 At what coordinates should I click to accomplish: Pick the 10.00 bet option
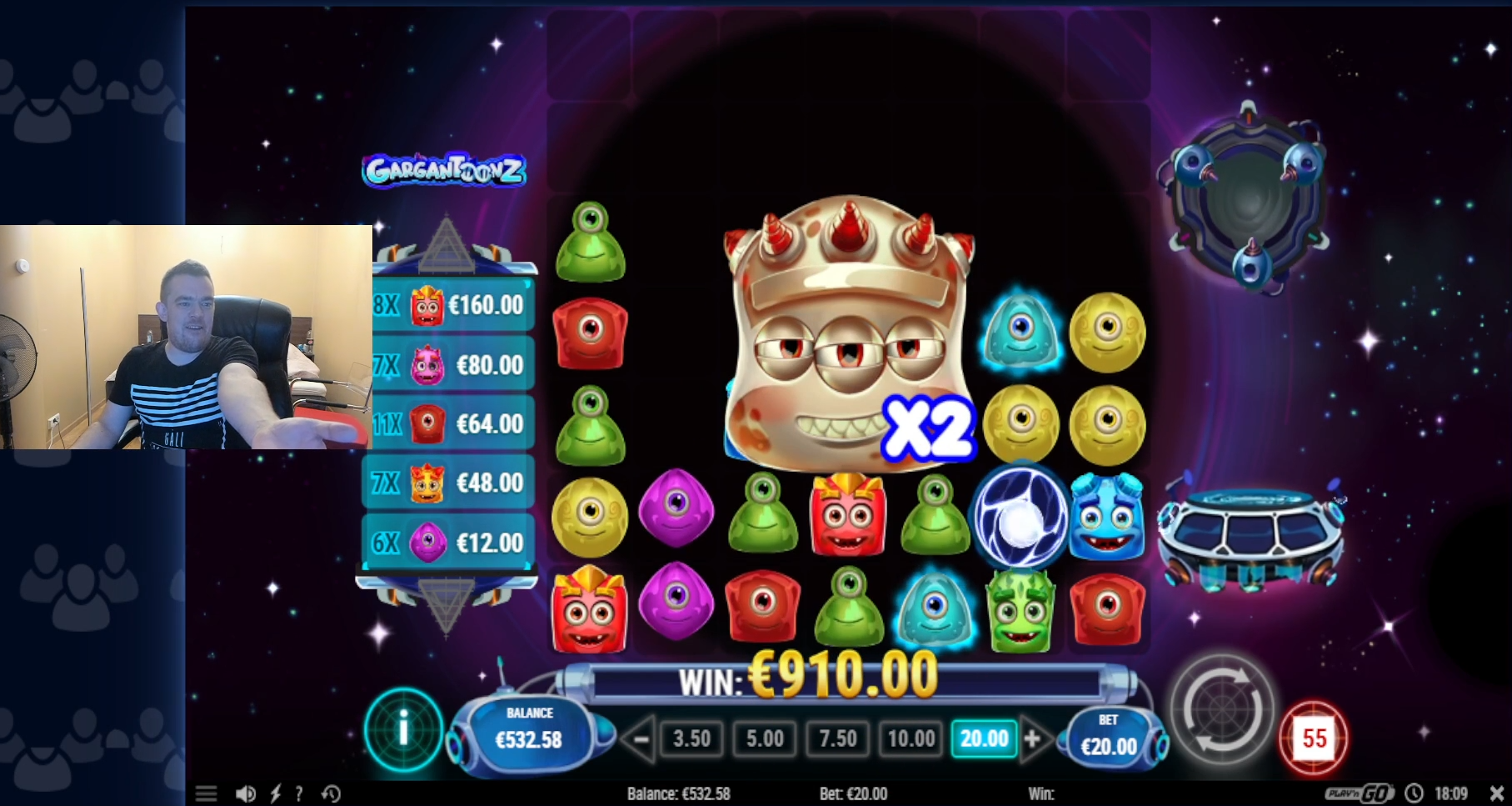coord(911,739)
